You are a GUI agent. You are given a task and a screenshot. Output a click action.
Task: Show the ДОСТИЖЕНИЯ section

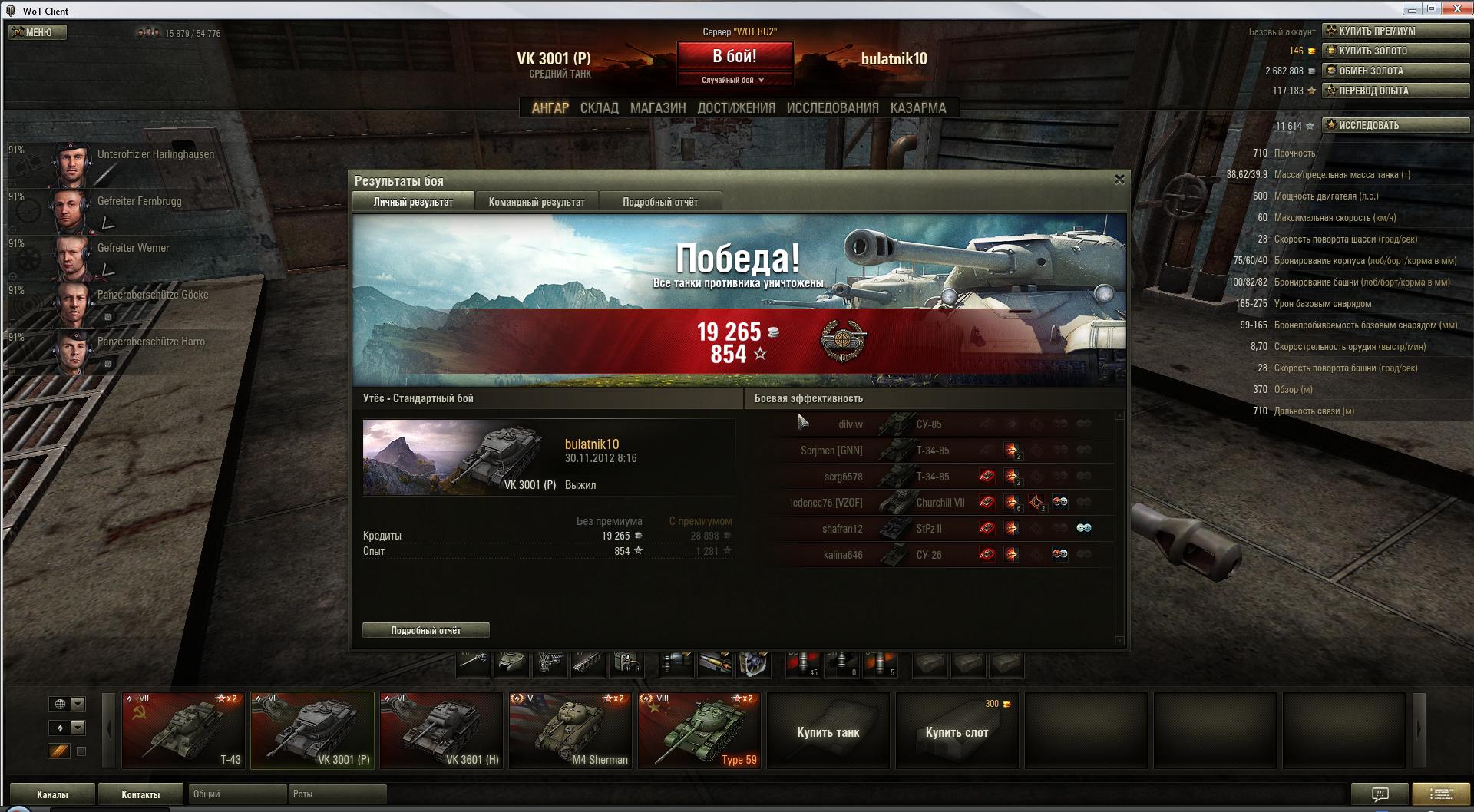coord(736,108)
